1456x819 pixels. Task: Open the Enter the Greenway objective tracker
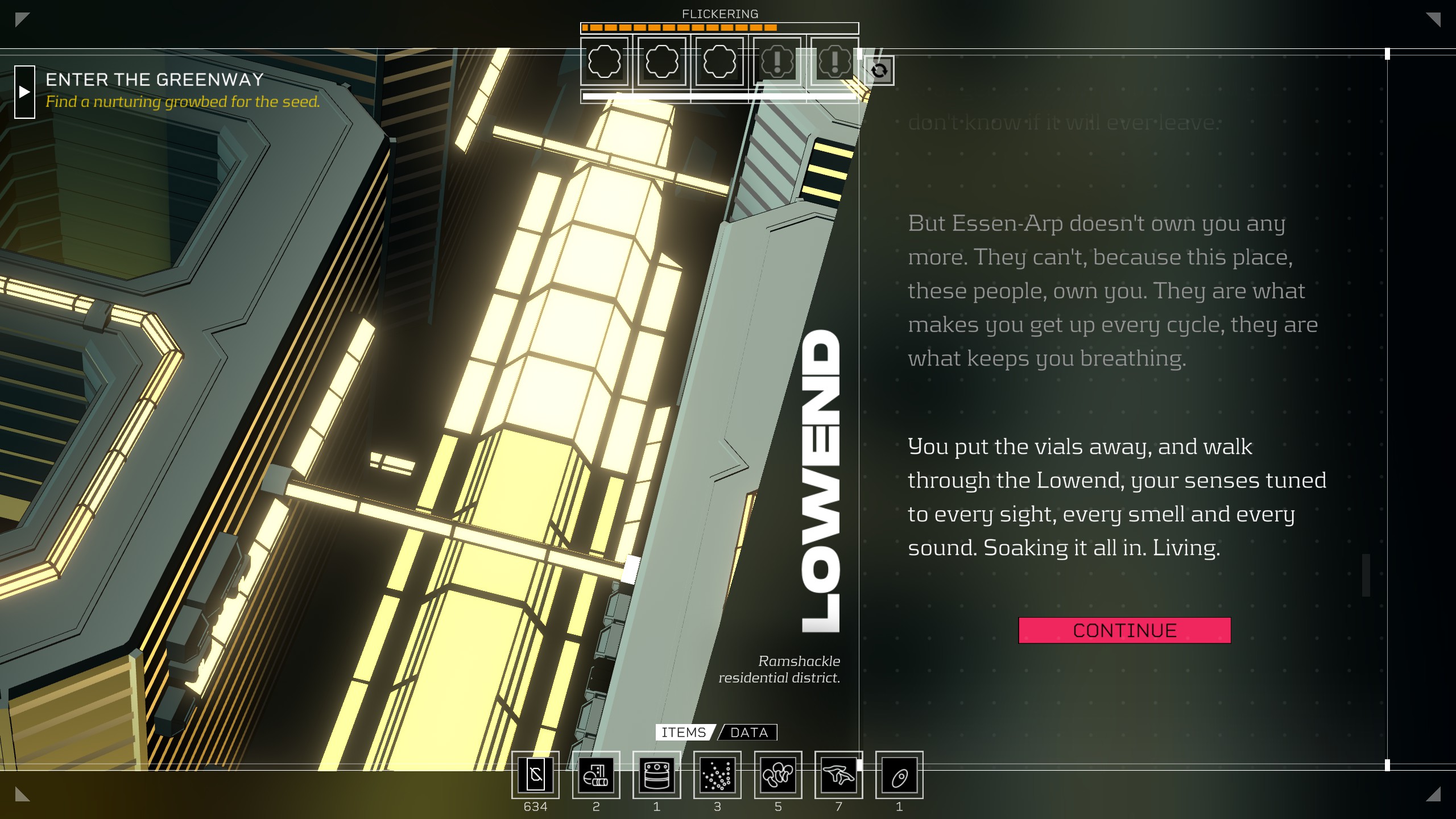click(x=155, y=80)
